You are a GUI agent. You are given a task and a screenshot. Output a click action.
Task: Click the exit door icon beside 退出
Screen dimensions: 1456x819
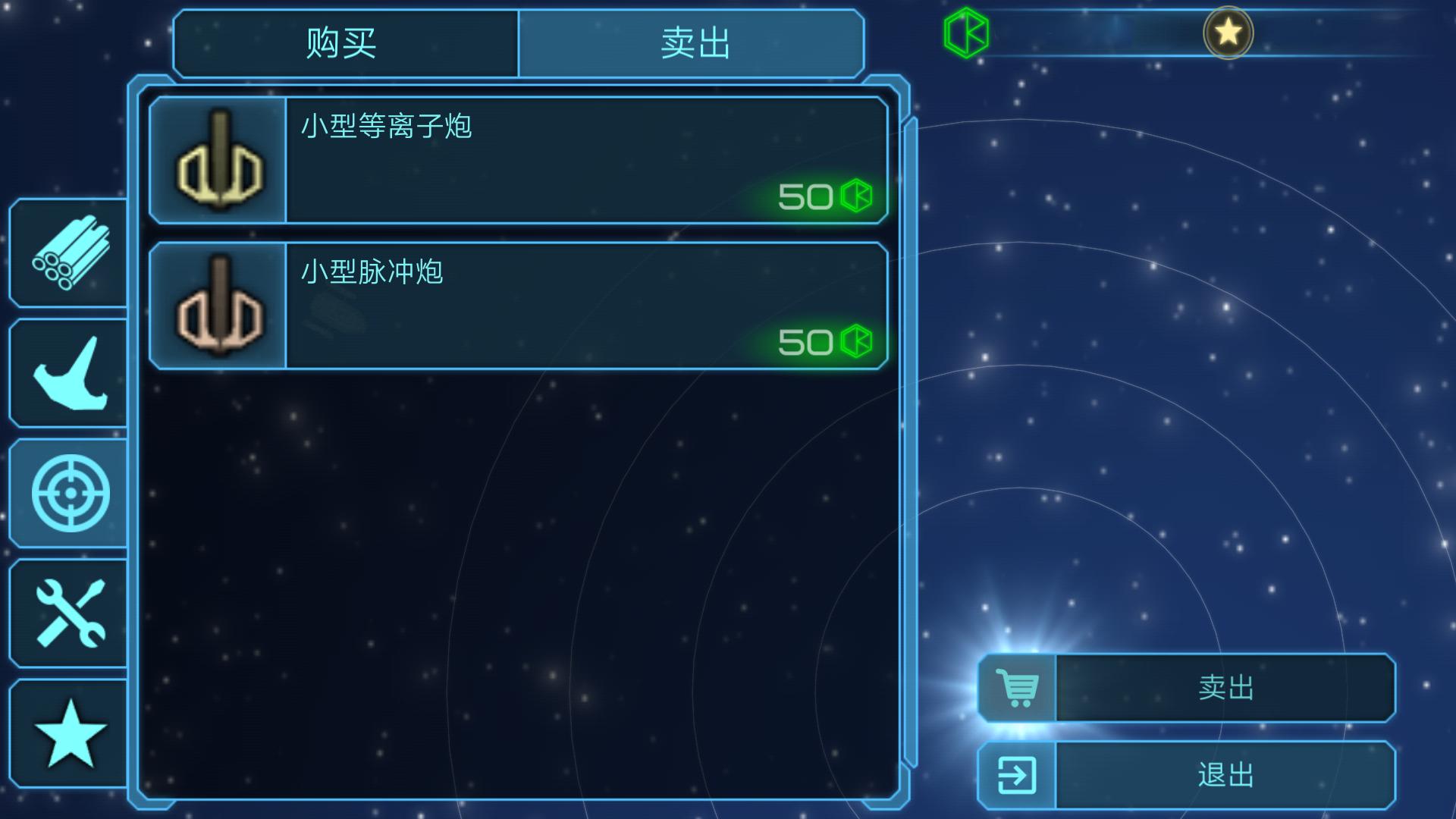1018,775
